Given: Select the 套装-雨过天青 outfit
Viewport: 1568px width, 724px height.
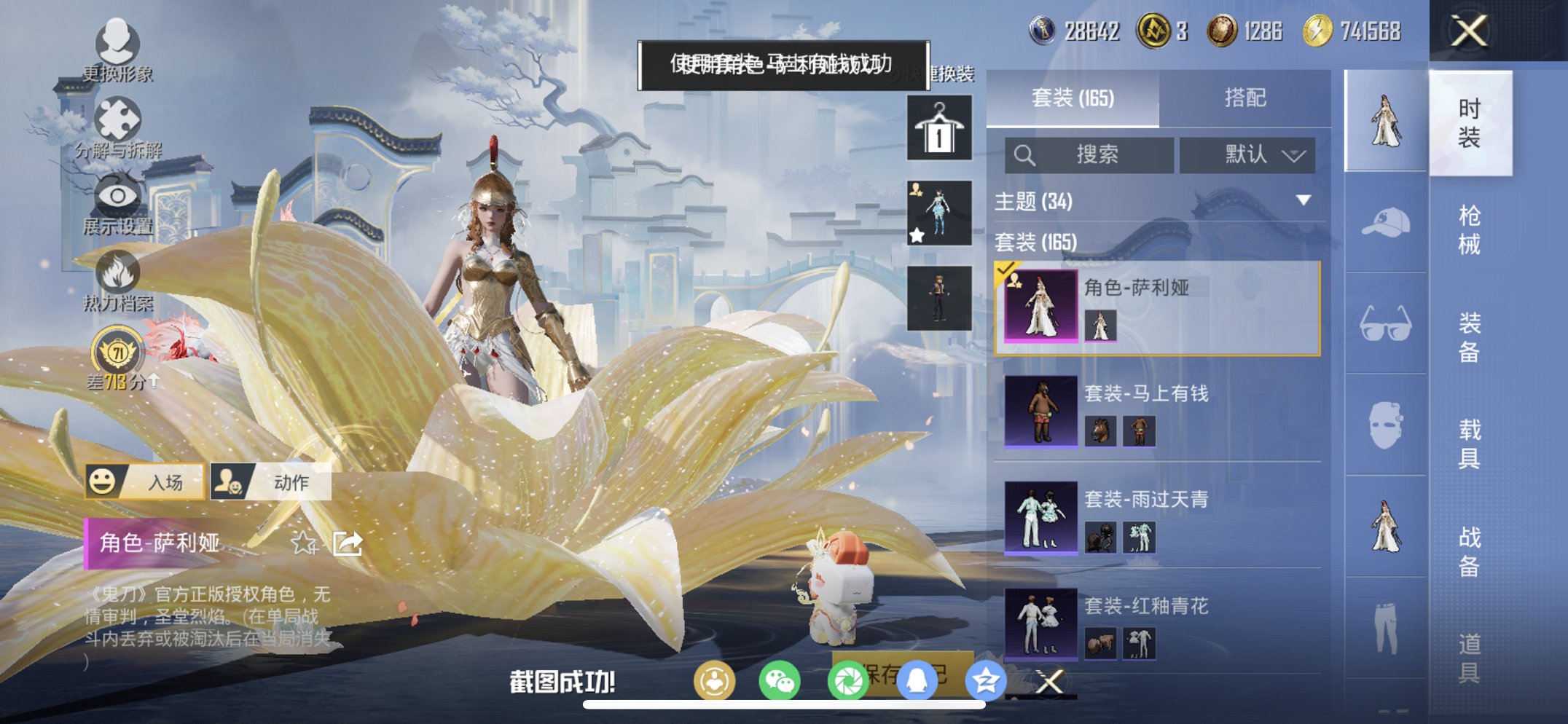Looking at the screenshot, I should (x=1157, y=518).
